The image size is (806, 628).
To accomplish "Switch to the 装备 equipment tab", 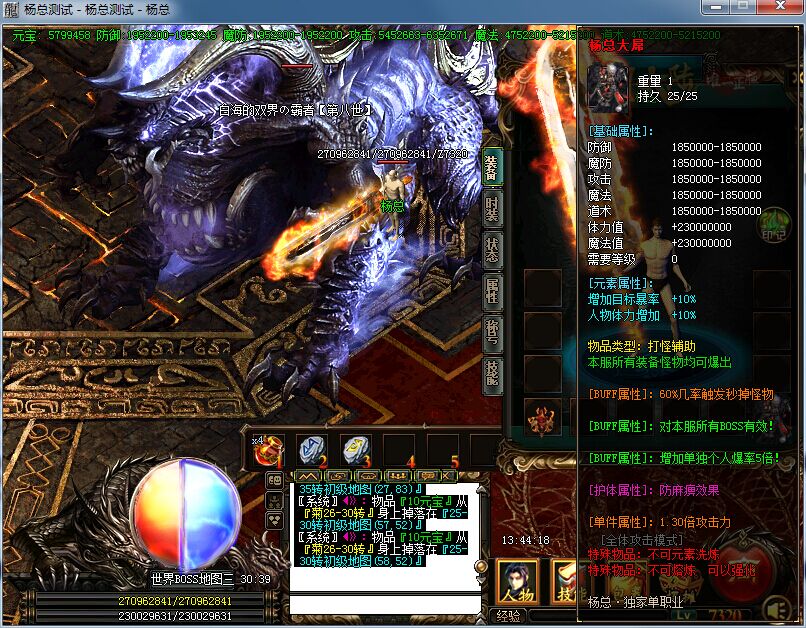I will pos(492,167).
